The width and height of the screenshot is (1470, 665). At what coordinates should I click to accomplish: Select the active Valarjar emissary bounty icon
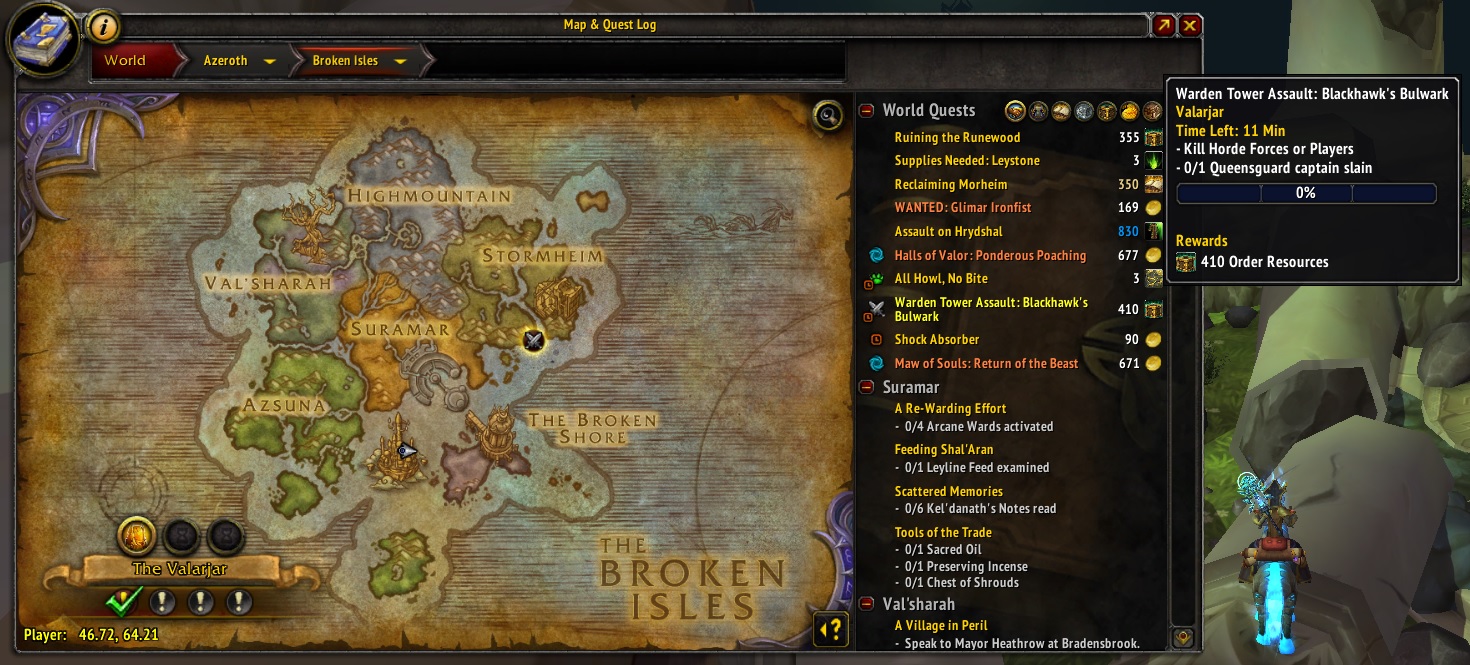tap(137, 536)
